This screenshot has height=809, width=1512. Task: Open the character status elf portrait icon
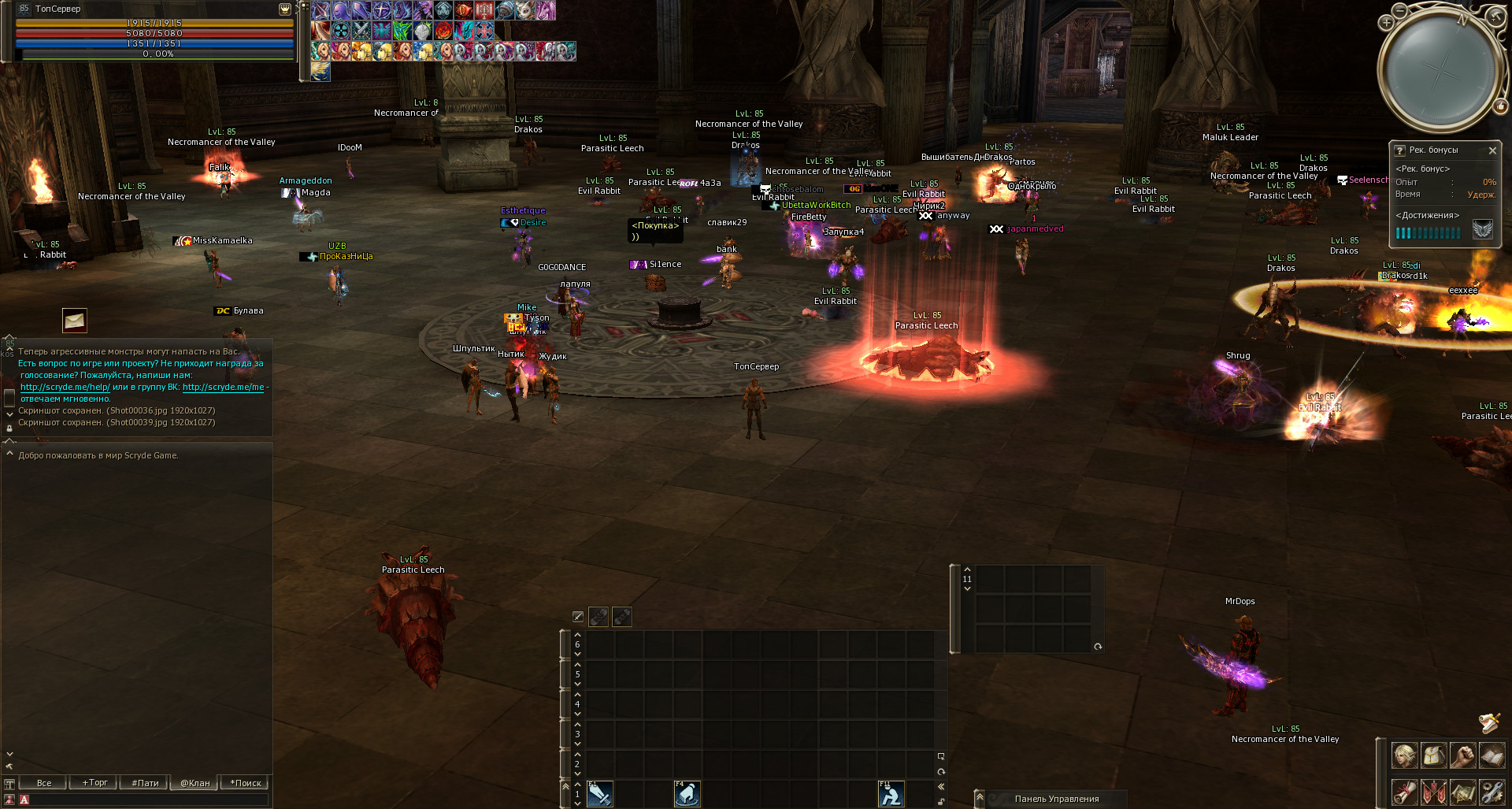point(1404,755)
